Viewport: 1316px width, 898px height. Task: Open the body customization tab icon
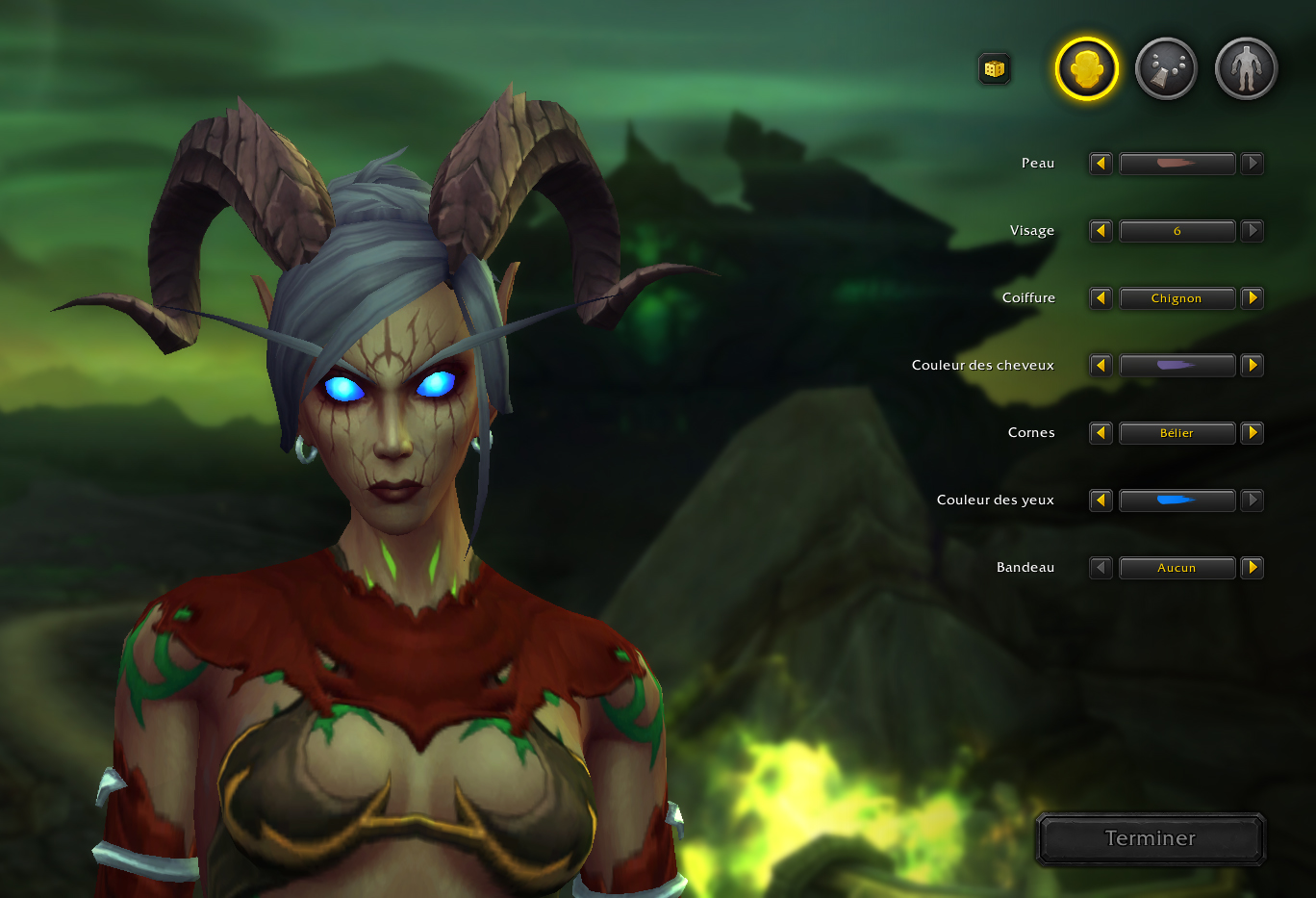pos(1245,67)
